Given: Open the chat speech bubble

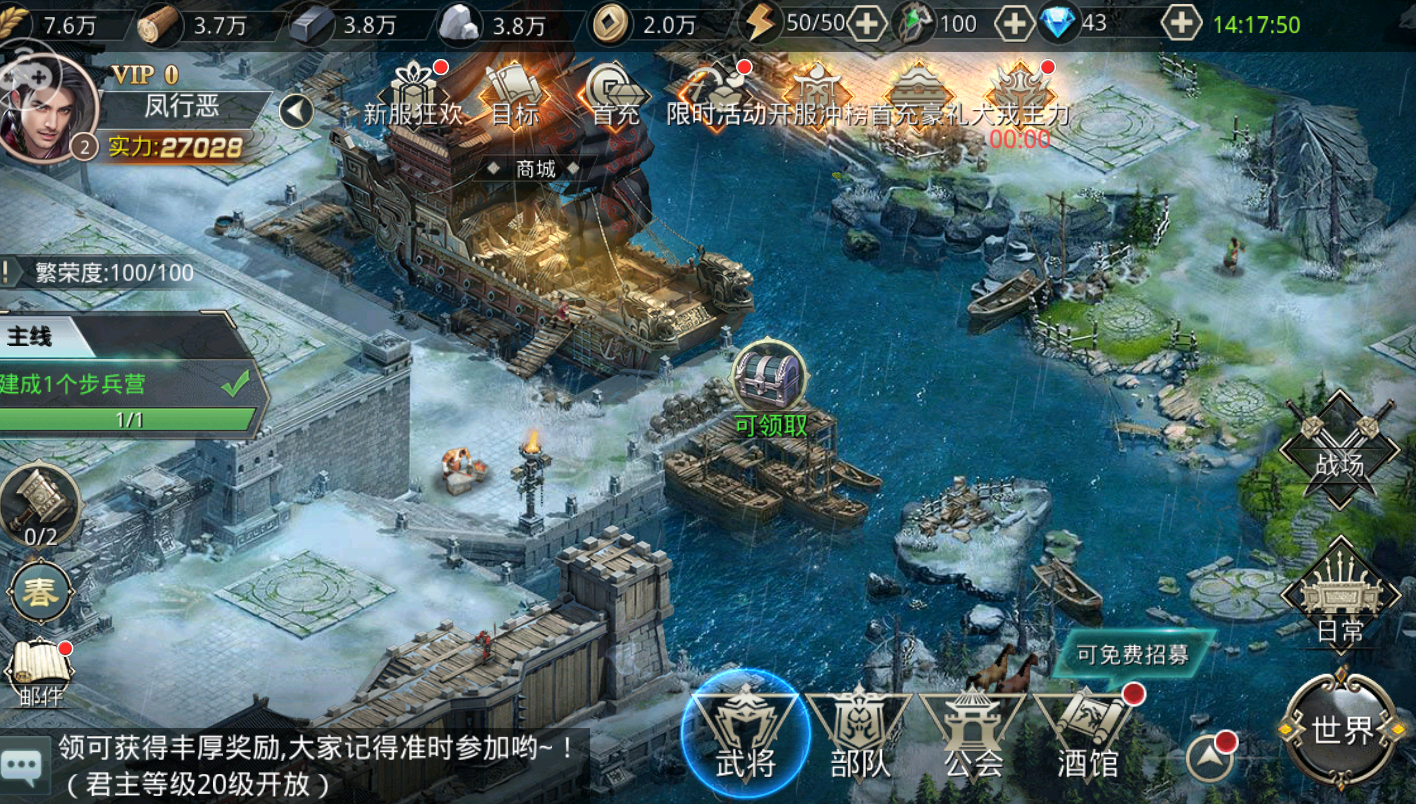Looking at the screenshot, I should (22, 766).
